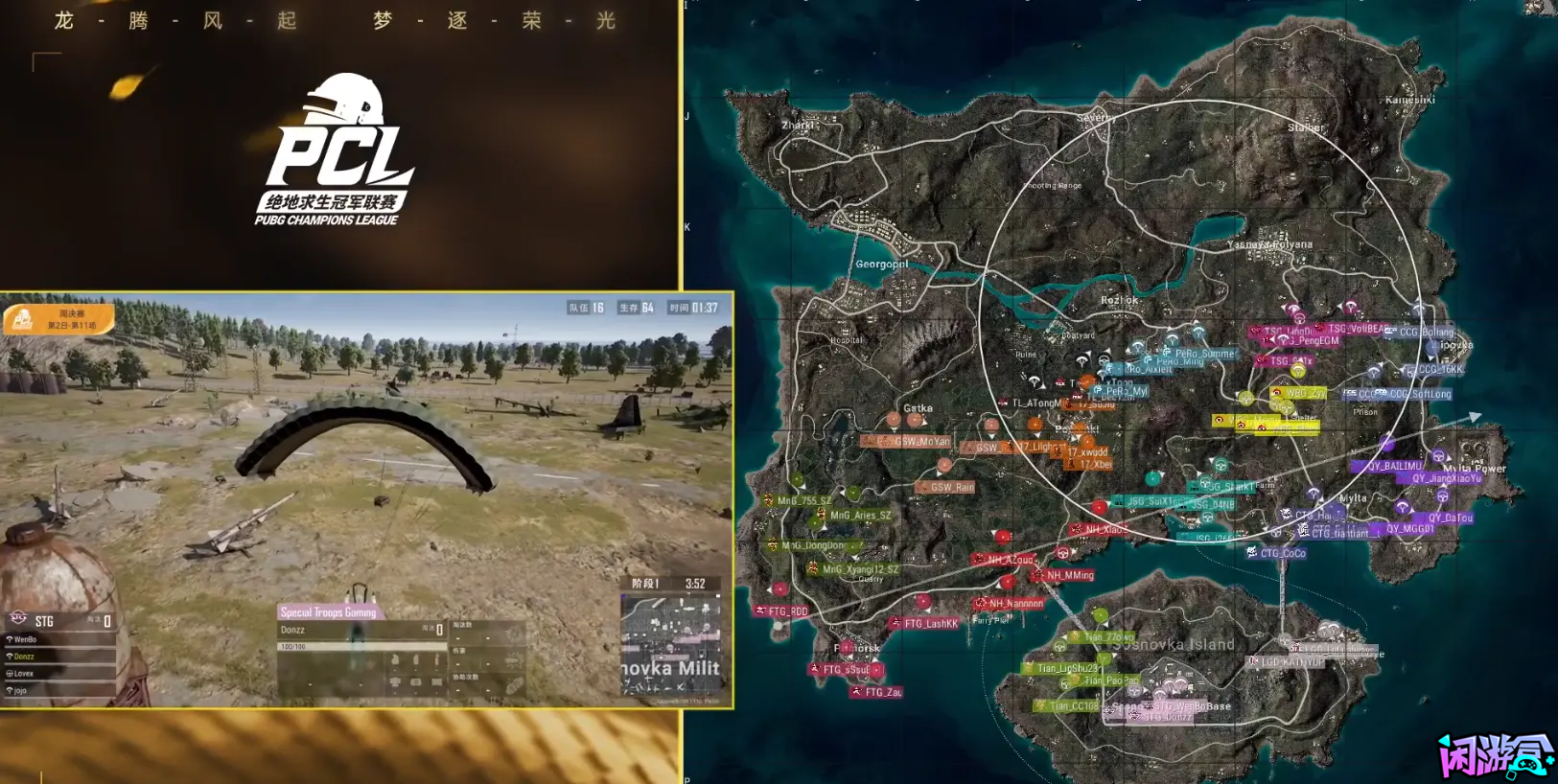Click the vehicle icon near Mylta Power
This screenshot has height=784, width=1558.
pos(1439,455)
